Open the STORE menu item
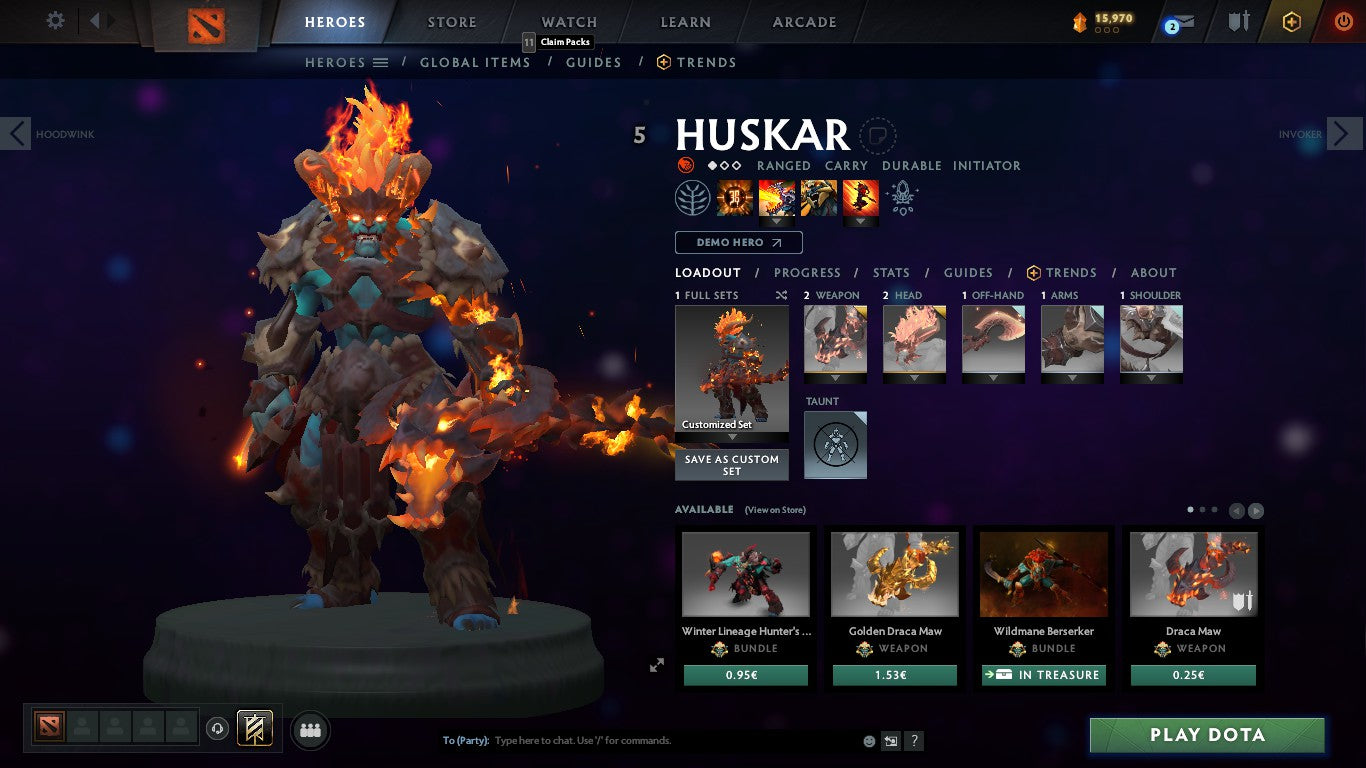The image size is (1366, 768). coord(451,21)
